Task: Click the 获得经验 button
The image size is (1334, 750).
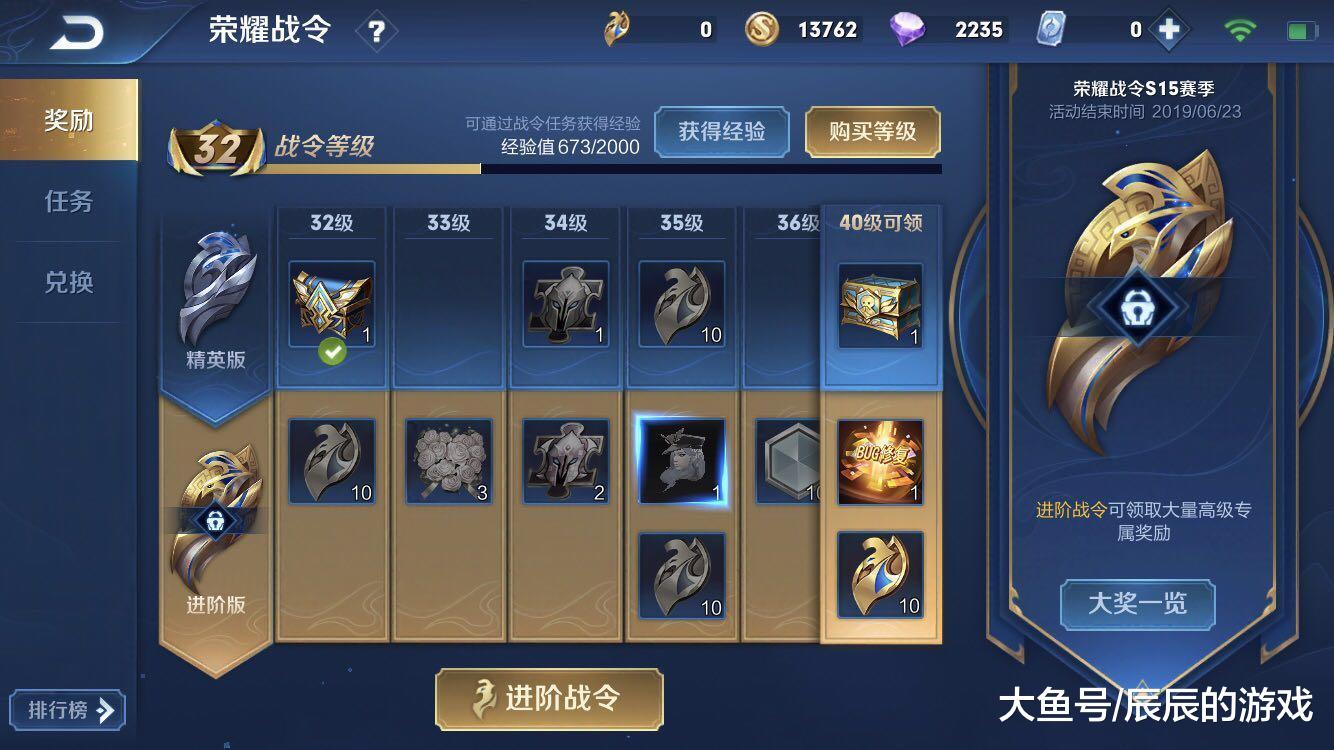Action: [722, 131]
